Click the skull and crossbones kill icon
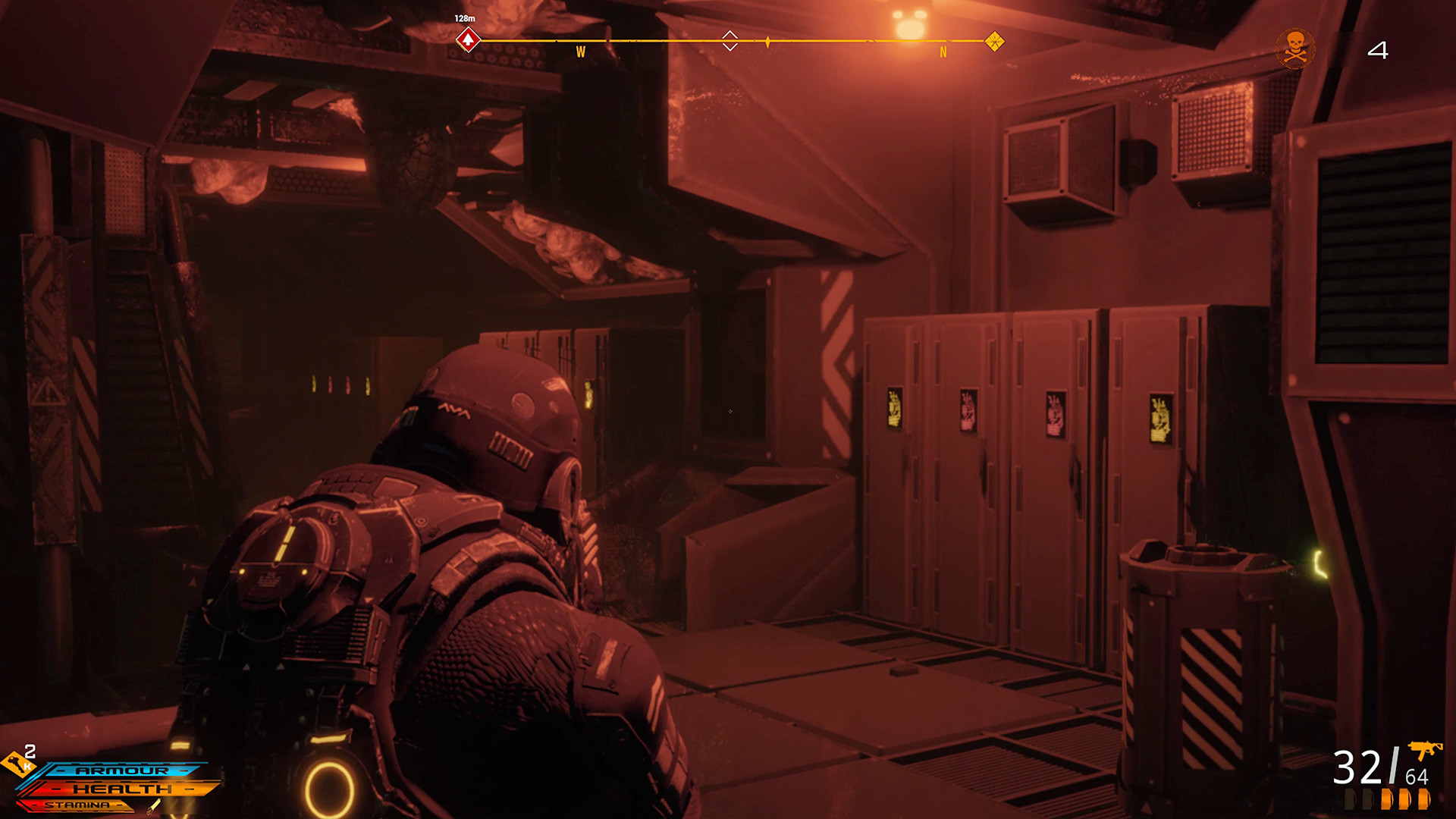The width and height of the screenshot is (1456, 819). (1295, 49)
